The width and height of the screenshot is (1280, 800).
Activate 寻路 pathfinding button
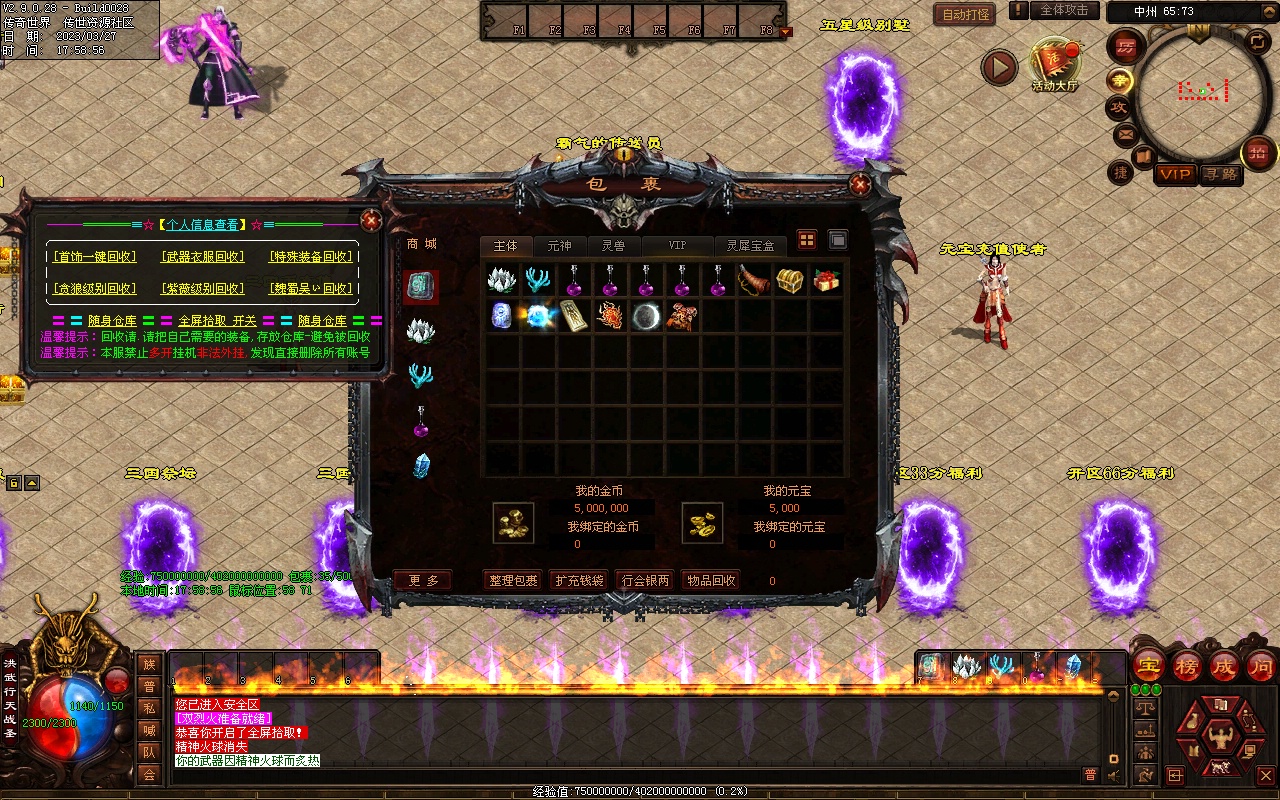1220,174
